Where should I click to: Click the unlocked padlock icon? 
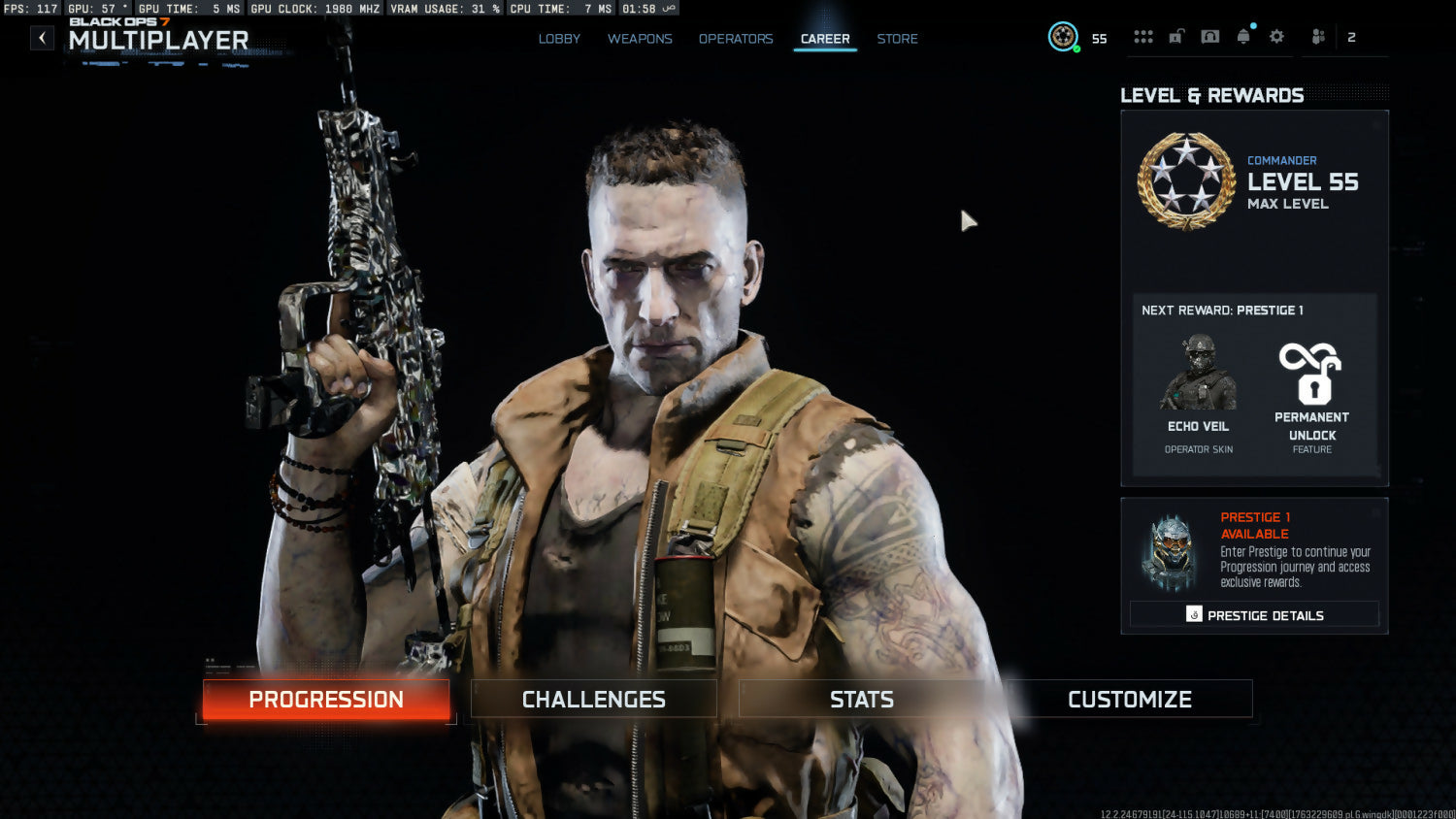tap(1176, 37)
